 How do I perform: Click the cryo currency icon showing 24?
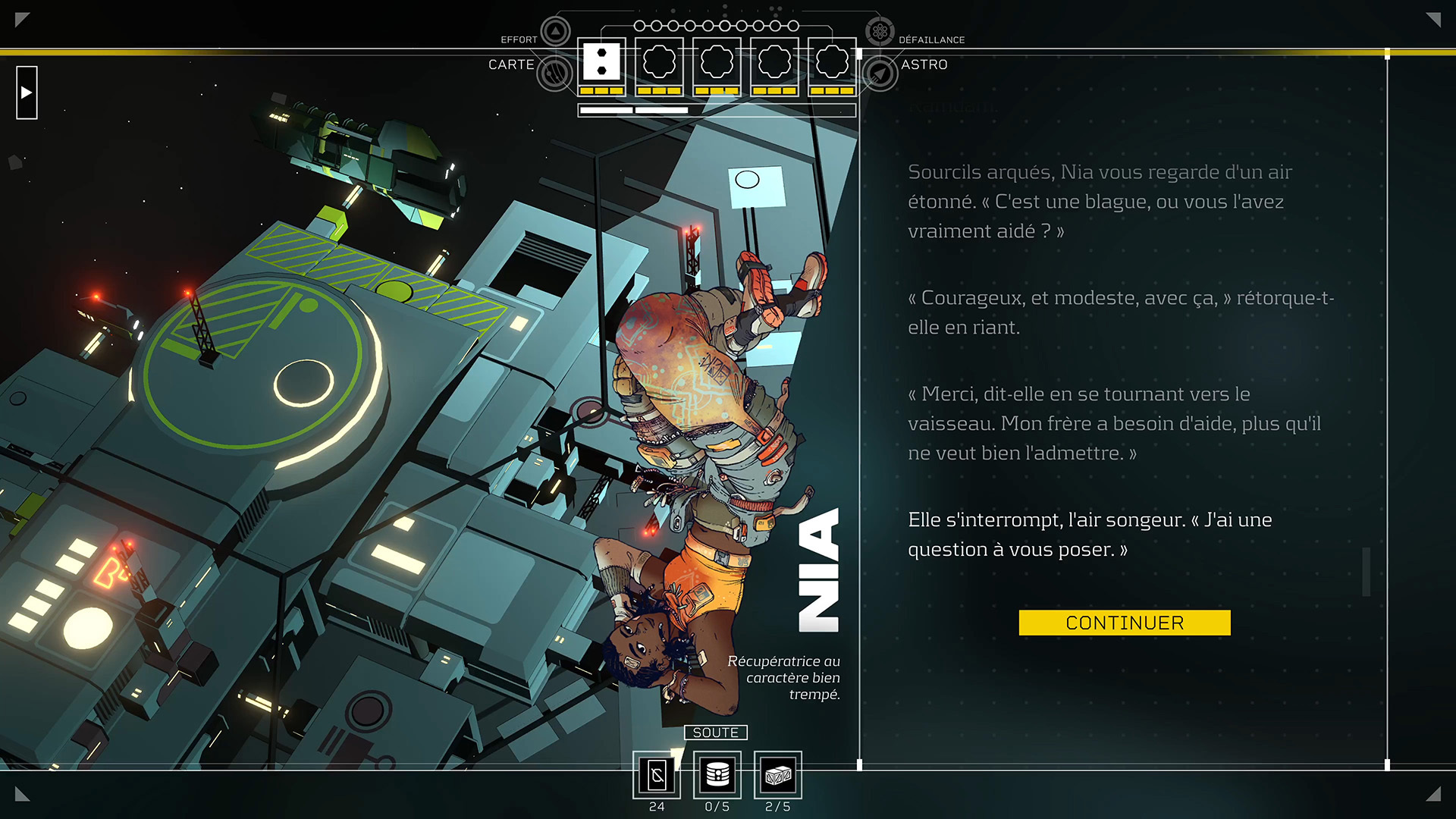click(x=657, y=775)
